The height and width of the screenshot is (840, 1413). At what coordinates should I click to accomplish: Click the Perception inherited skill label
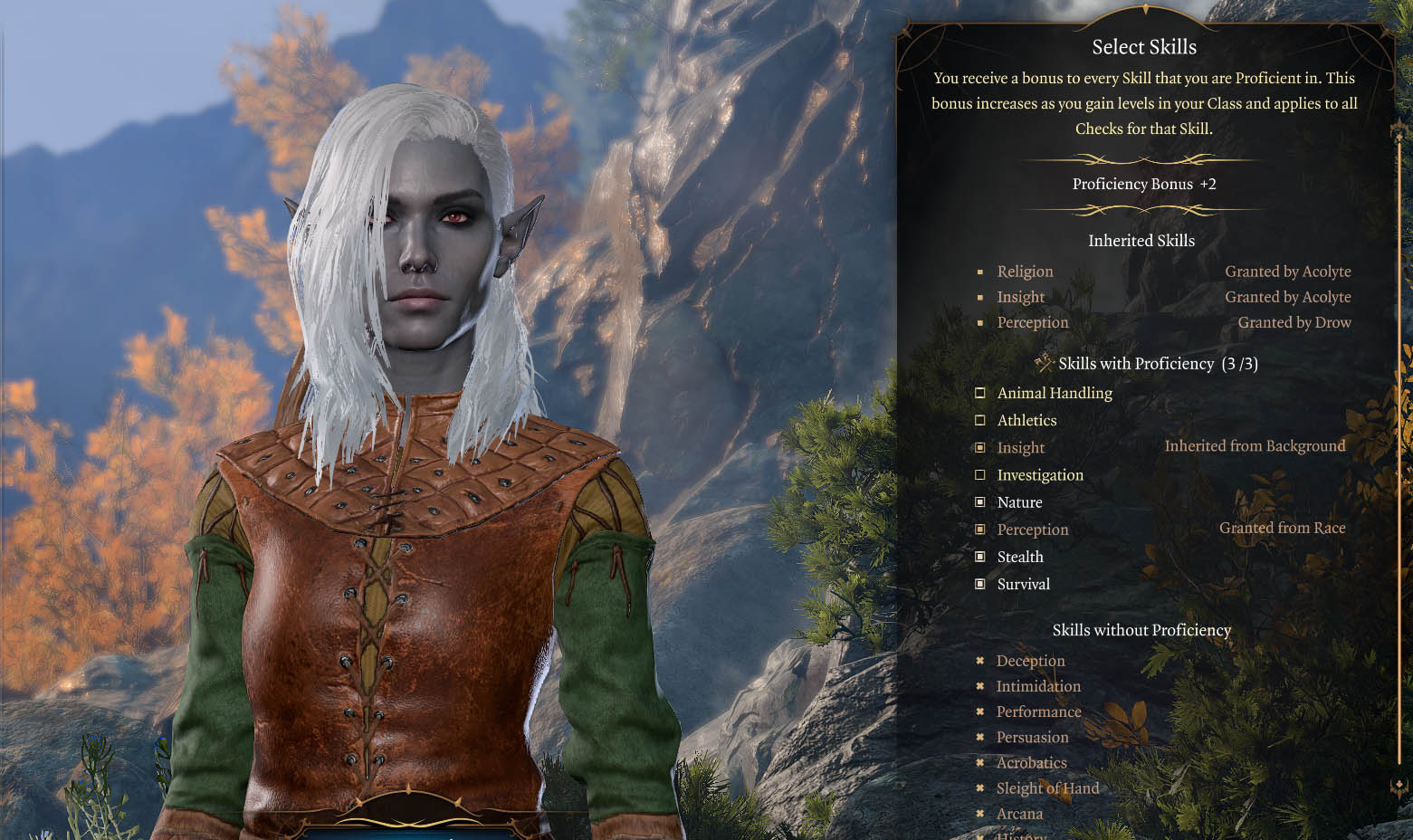coord(1033,322)
